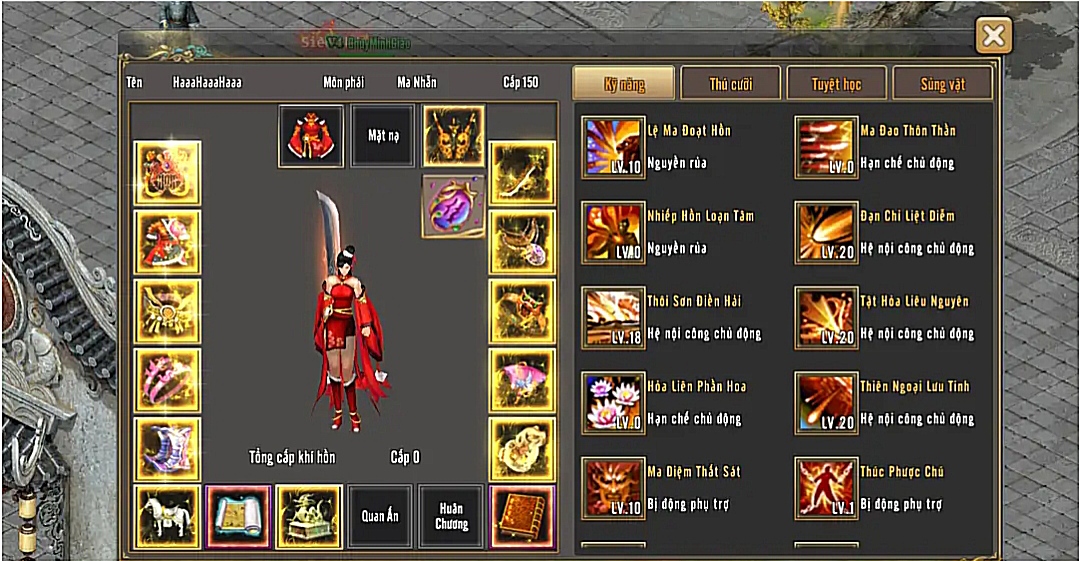Screen dimensions: 1080x561
Task: Close the character panel
Action: [x=993, y=37]
